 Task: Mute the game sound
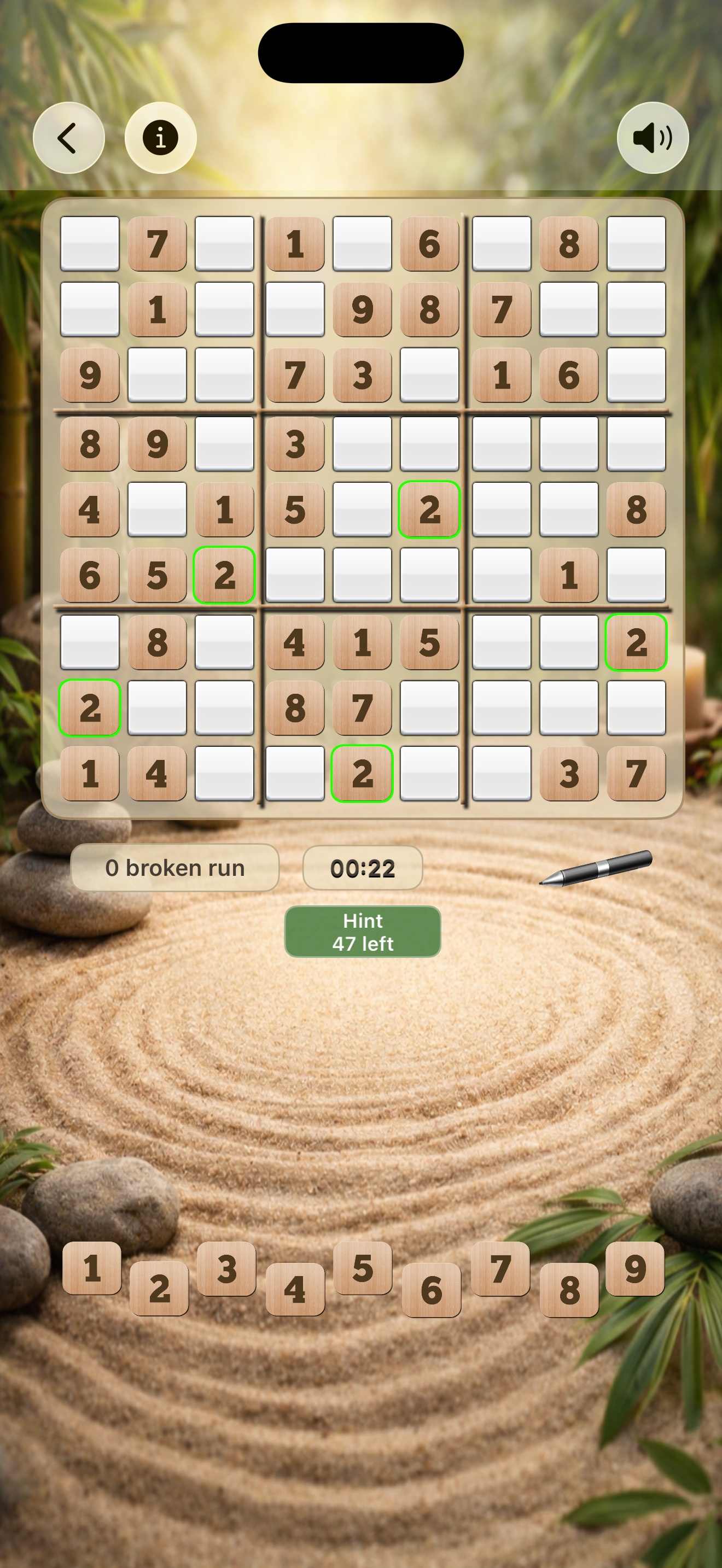(653, 137)
